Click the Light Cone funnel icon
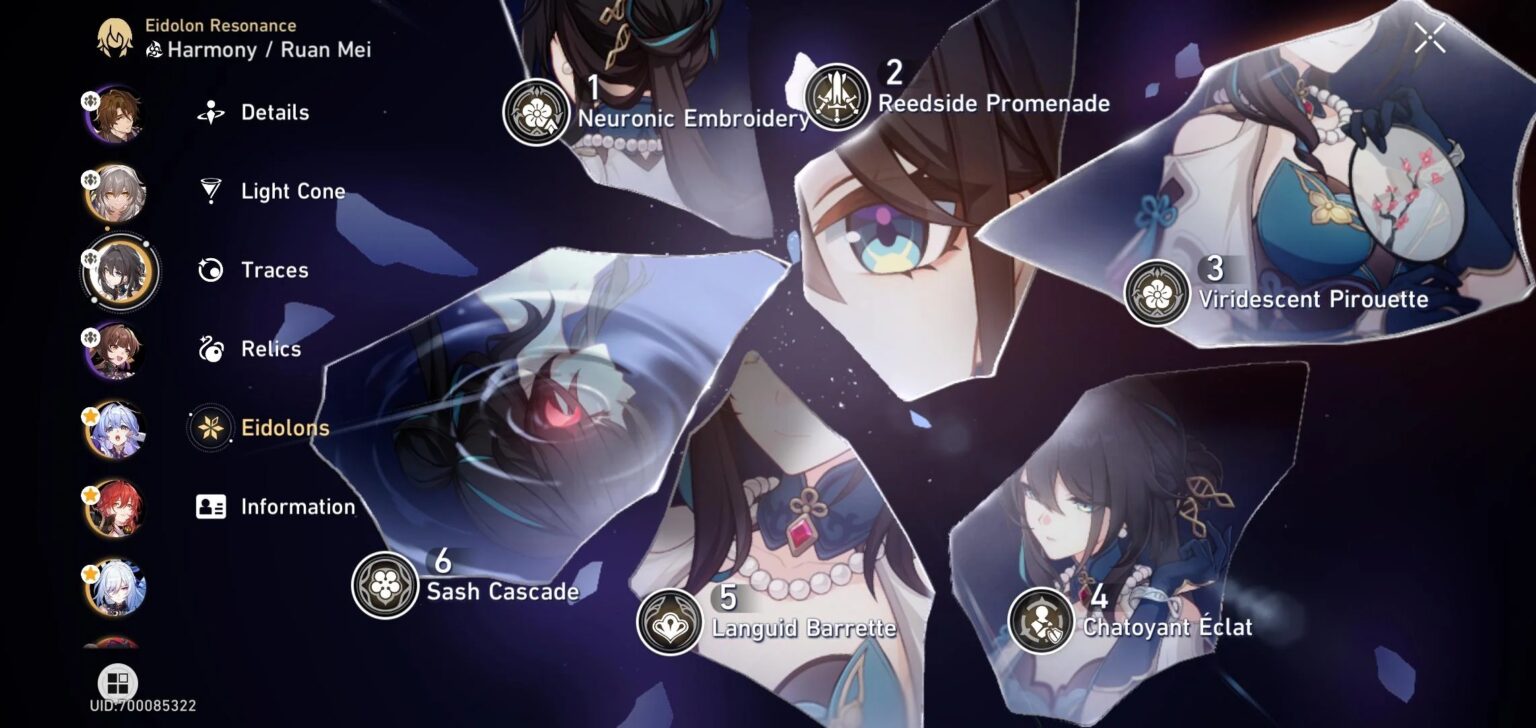Screen dimensions: 1536x728 210,191
